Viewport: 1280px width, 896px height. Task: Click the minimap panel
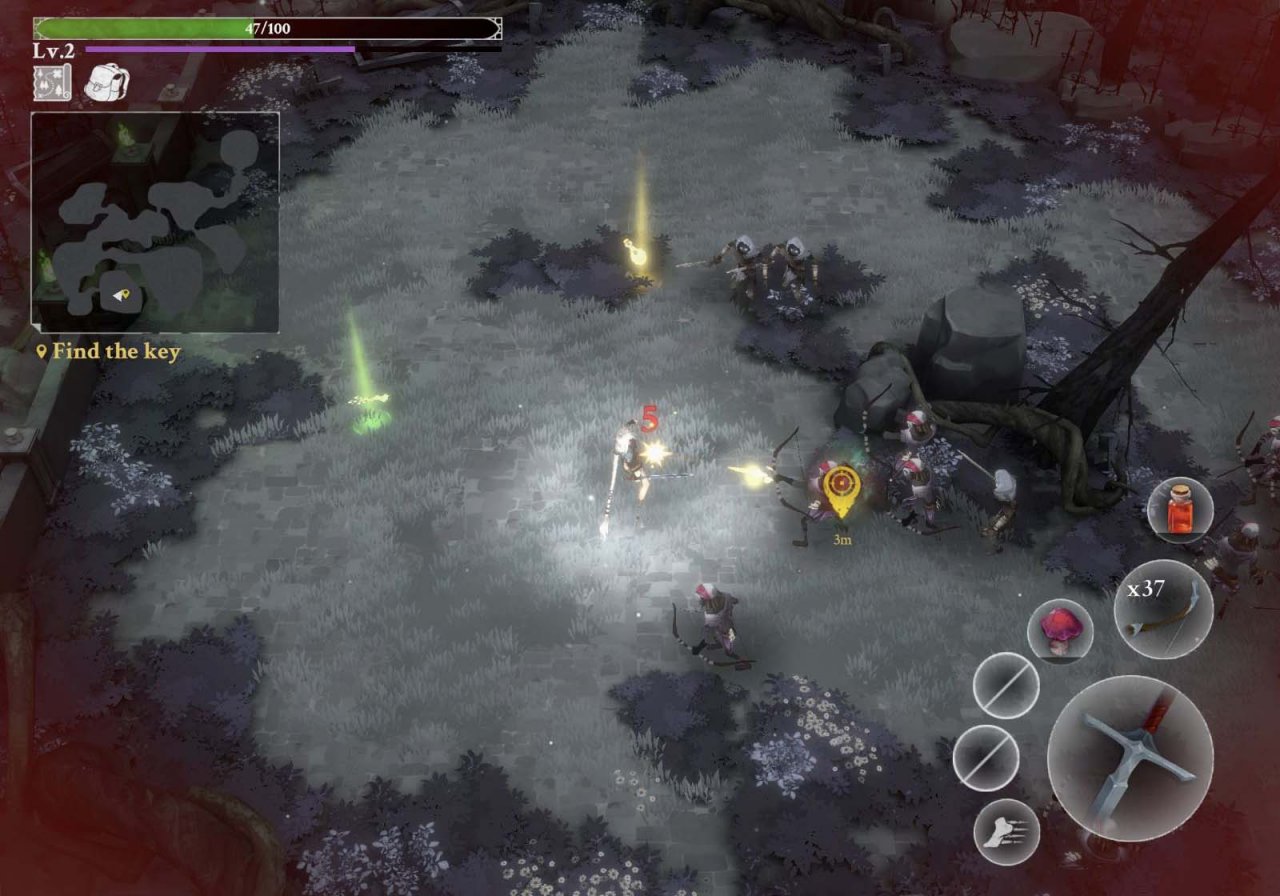coord(155,221)
